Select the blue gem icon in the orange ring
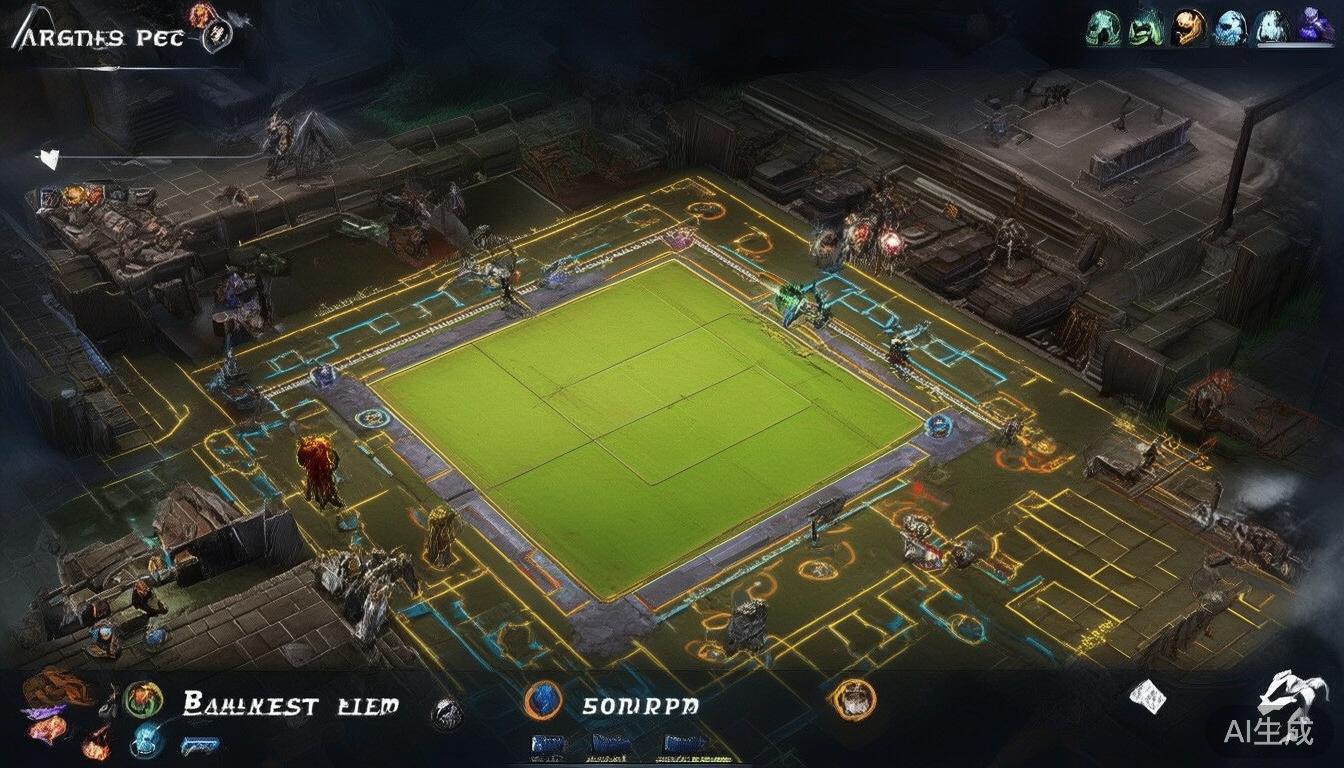The height and width of the screenshot is (768, 1344). (x=543, y=701)
